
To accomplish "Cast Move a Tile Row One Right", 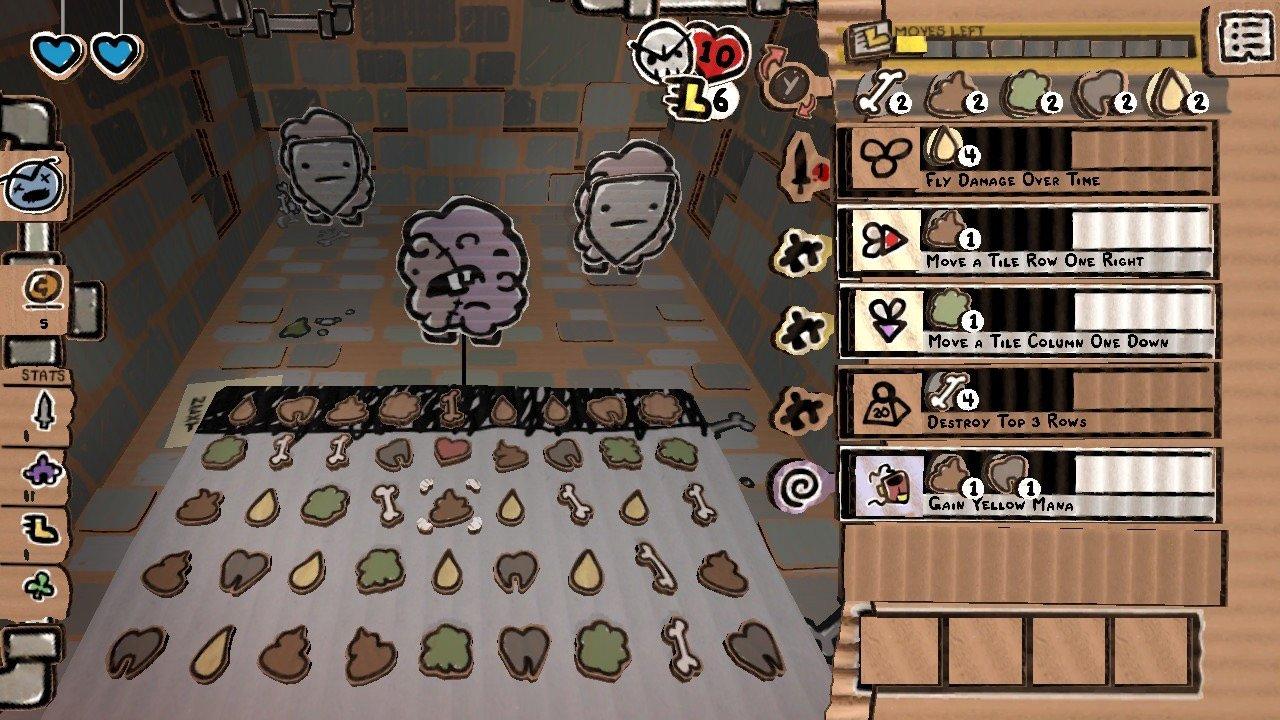I will (1030, 240).
